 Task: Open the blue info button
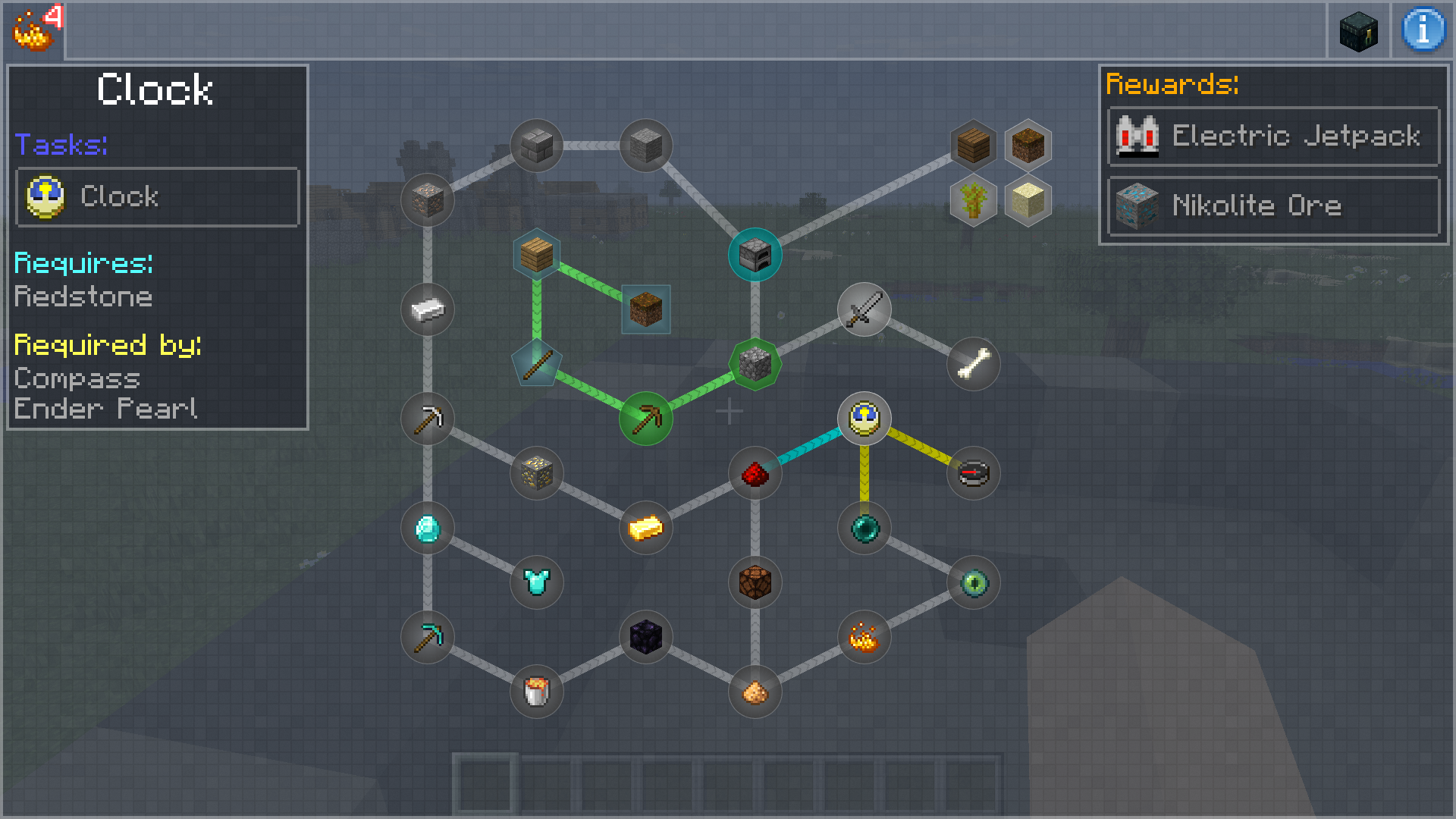(x=1423, y=30)
